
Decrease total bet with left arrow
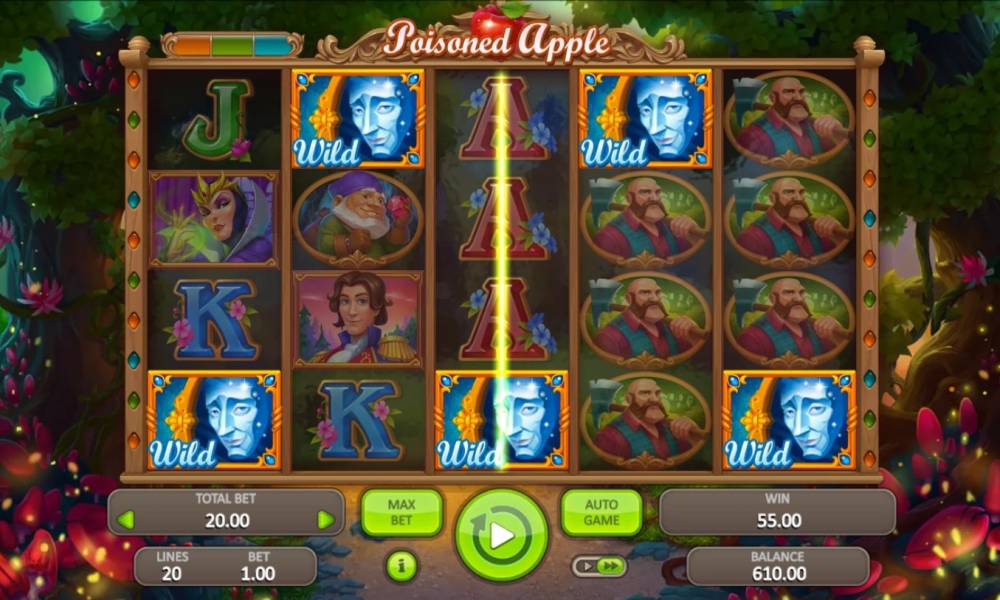pos(126,520)
